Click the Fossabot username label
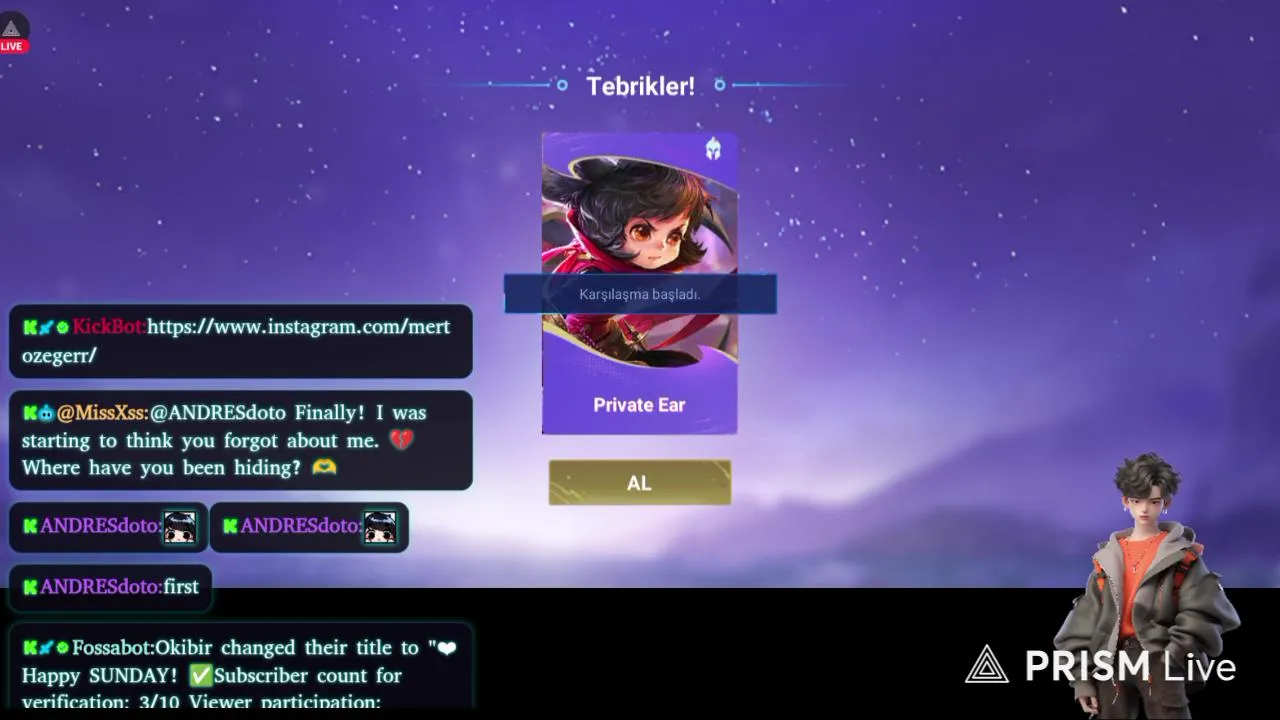The height and width of the screenshot is (720, 1280). coord(110,648)
